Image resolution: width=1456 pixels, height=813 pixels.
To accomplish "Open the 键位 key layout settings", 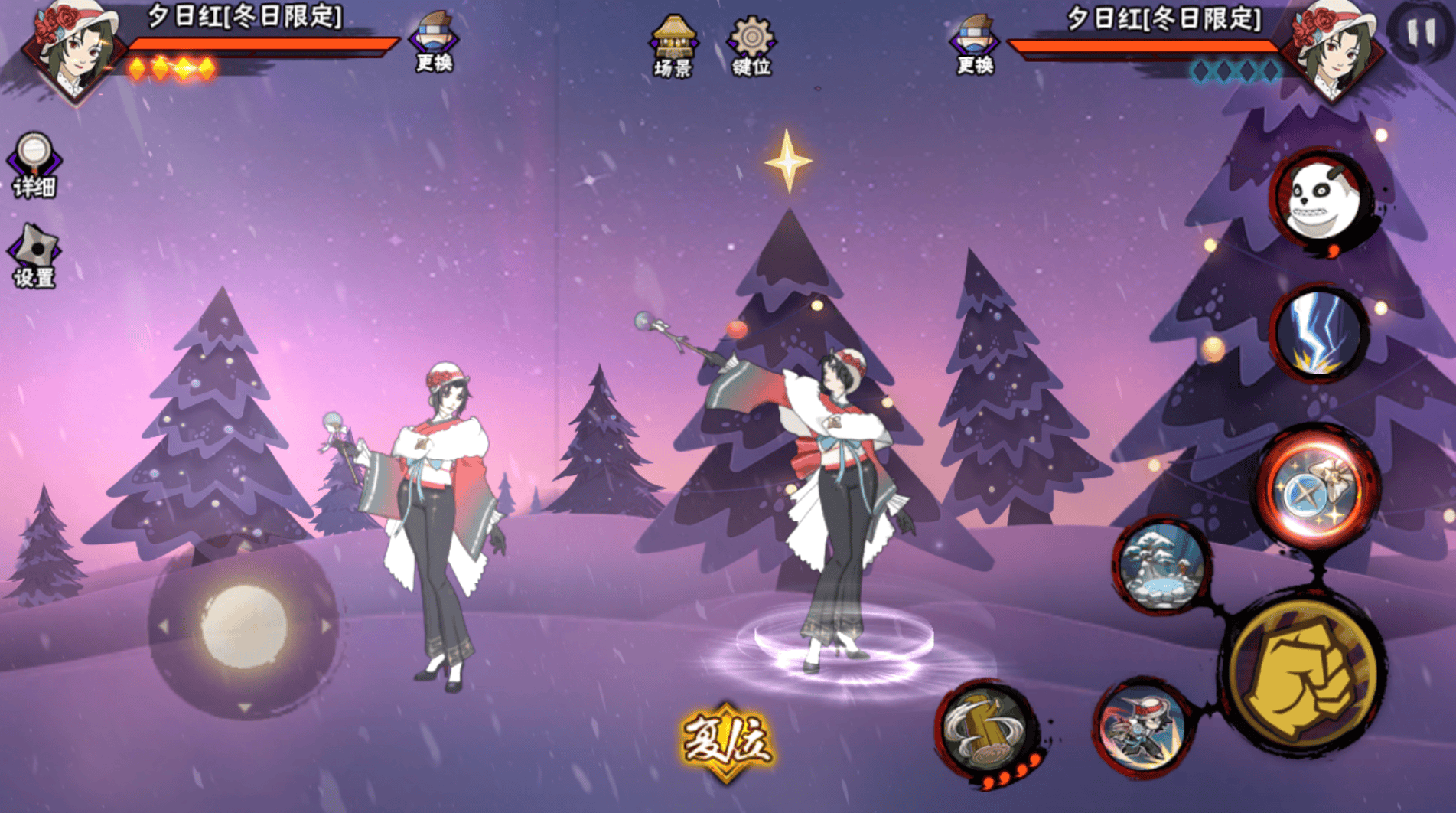I will (751, 46).
